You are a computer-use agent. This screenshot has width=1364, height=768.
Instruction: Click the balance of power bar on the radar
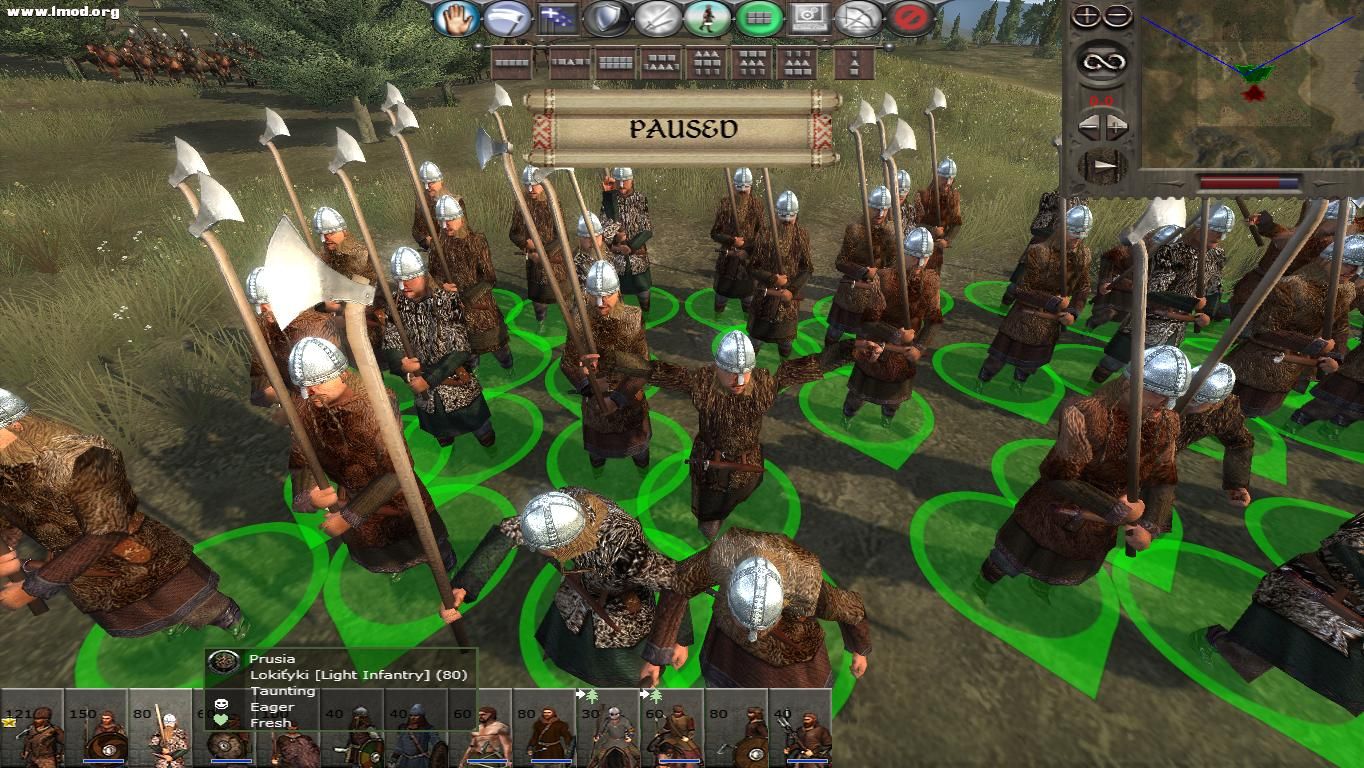tap(1249, 182)
